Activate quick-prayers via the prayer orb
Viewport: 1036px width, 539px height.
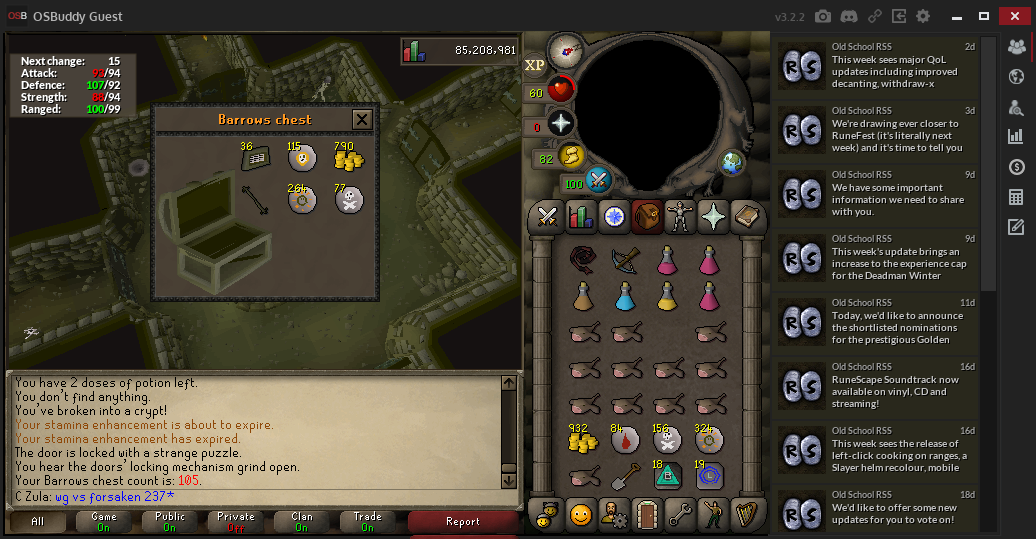point(561,123)
